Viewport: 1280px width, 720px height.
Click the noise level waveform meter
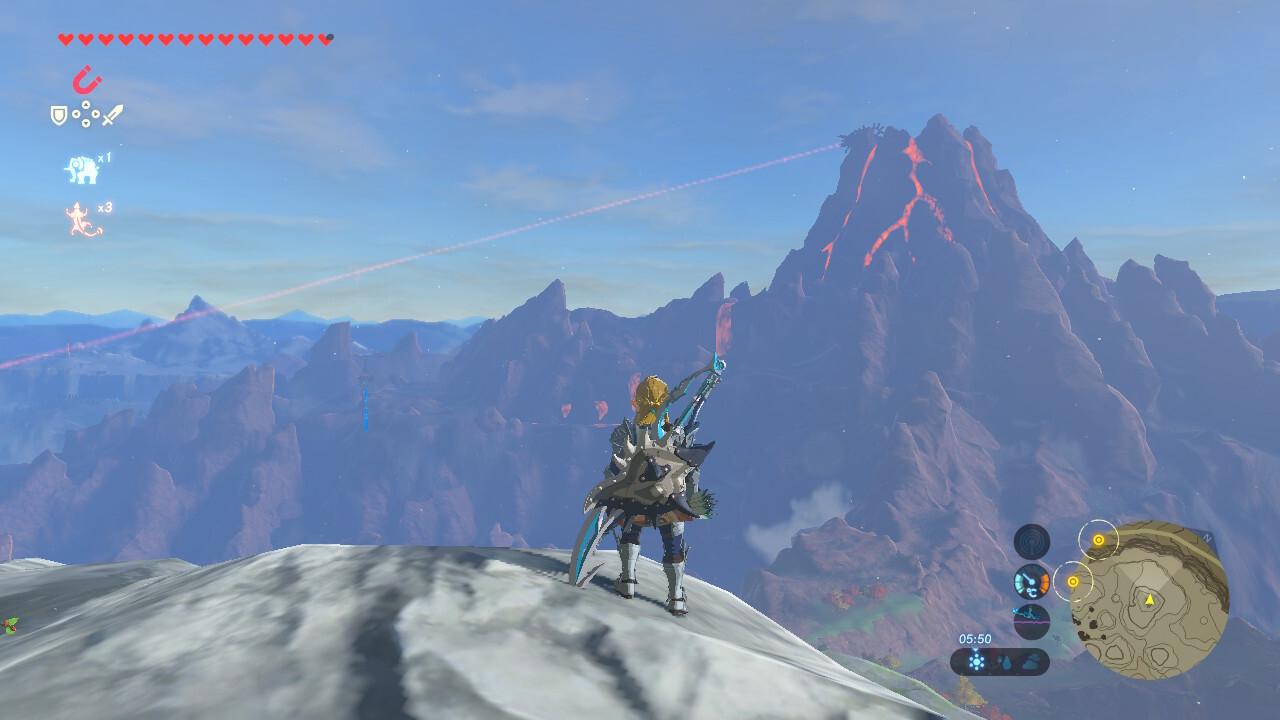[1031, 621]
